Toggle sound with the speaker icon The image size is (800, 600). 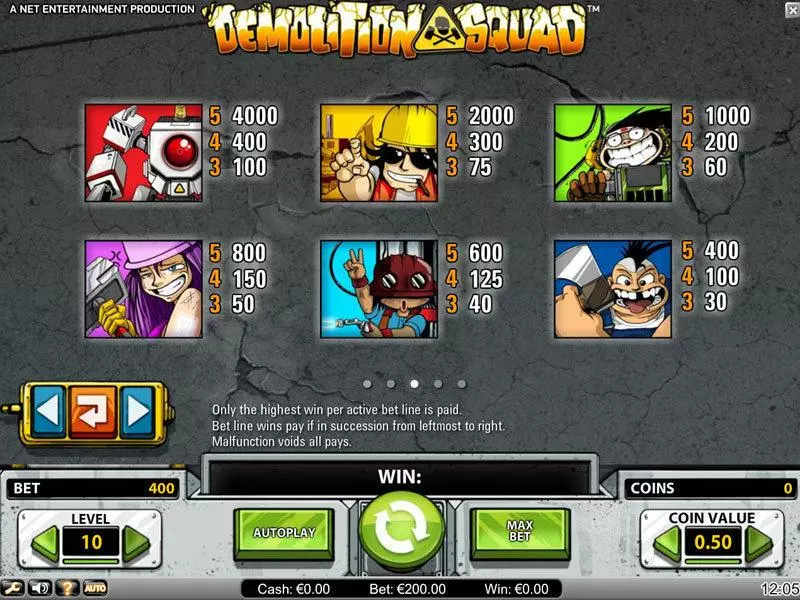point(42,588)
